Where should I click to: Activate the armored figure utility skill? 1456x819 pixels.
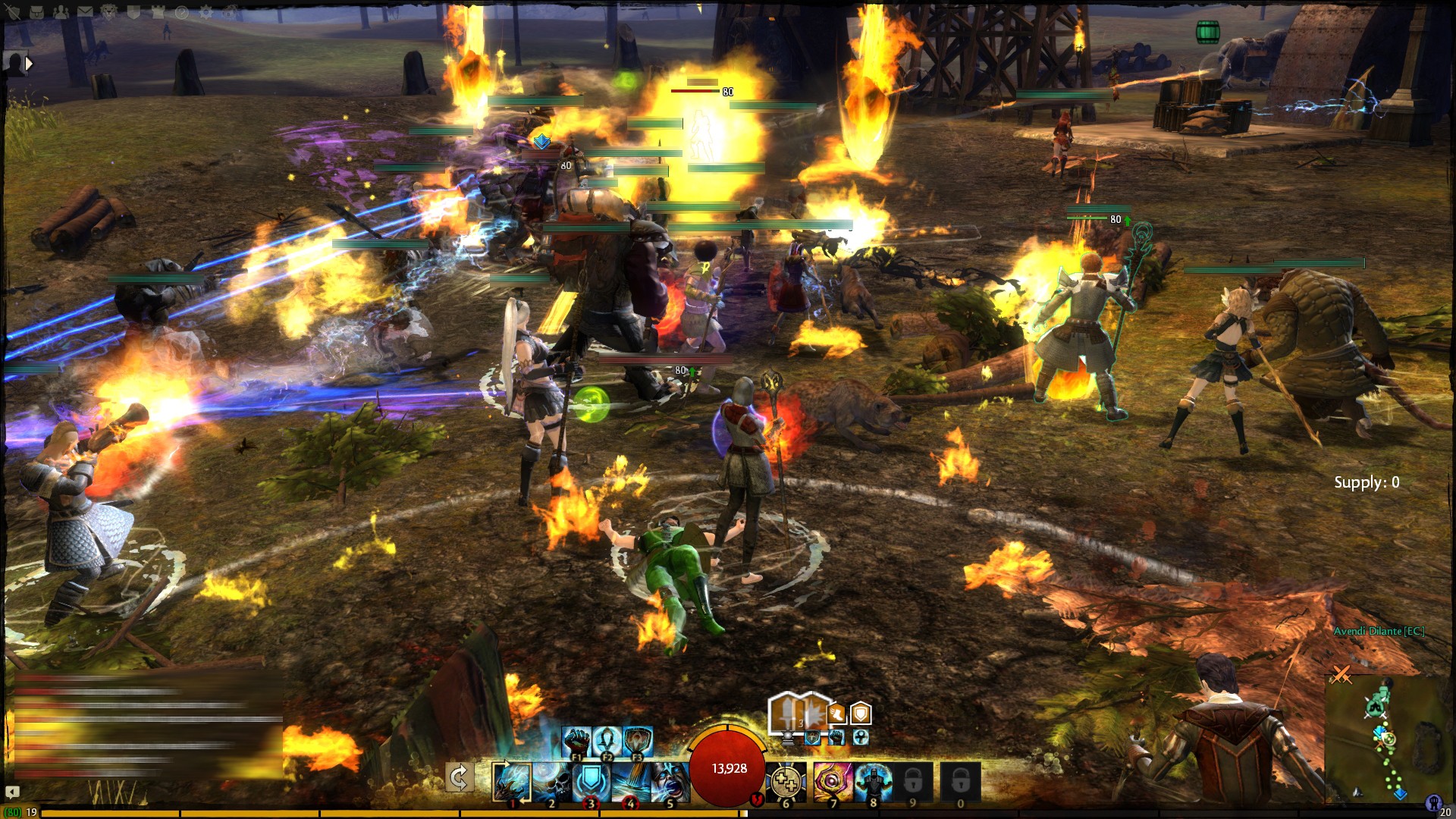(x=873, y=781)
